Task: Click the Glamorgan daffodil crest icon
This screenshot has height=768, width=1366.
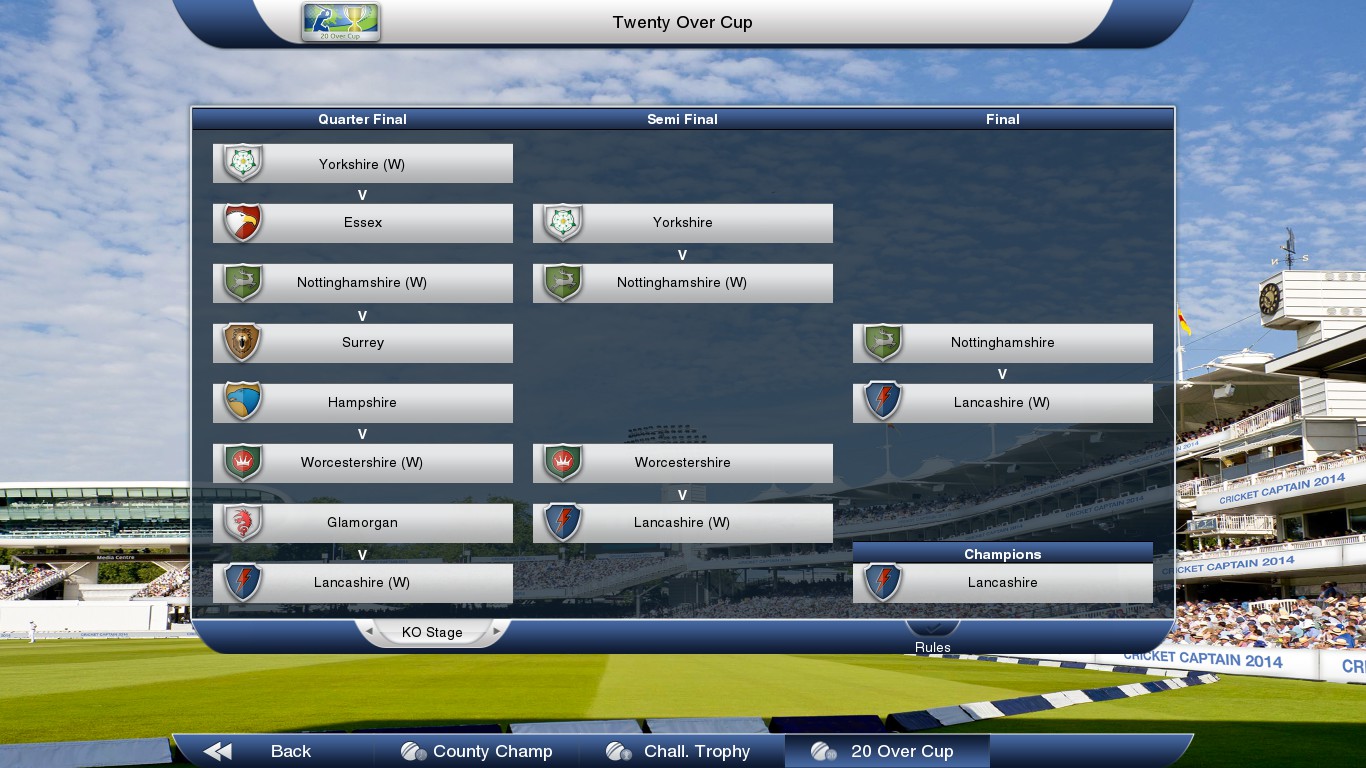Action: pyautogui.click(x=243, y=522)
